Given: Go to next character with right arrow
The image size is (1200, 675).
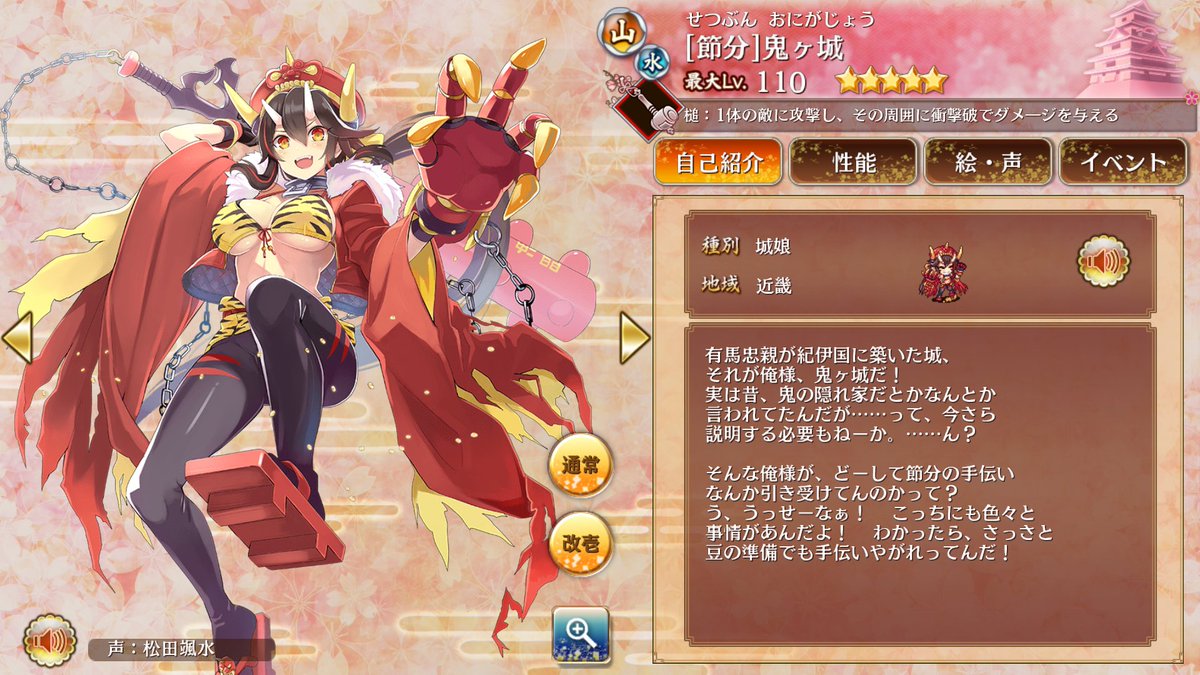Looking at the screenshot, I should (x=634, y=337).
